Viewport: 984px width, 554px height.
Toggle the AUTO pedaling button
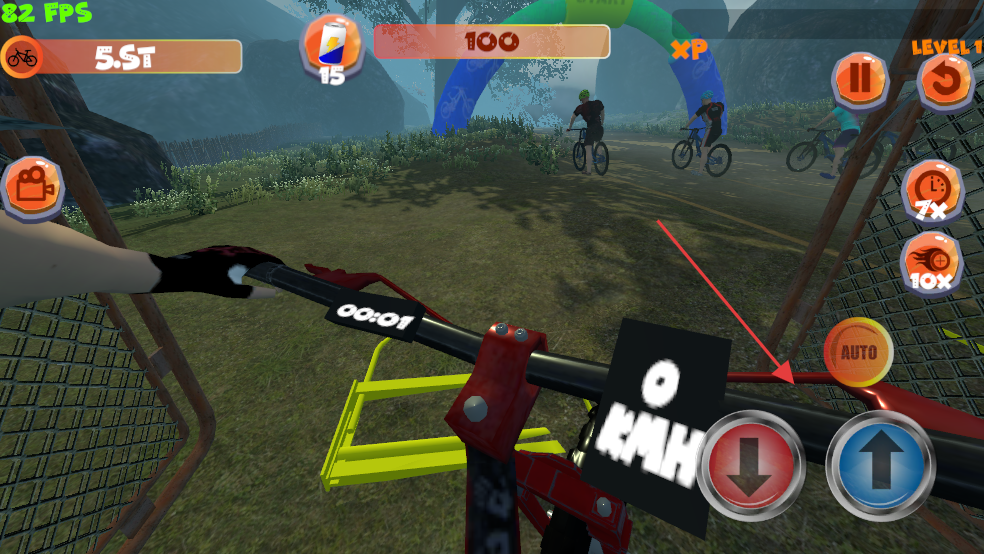tap(858, 352)
